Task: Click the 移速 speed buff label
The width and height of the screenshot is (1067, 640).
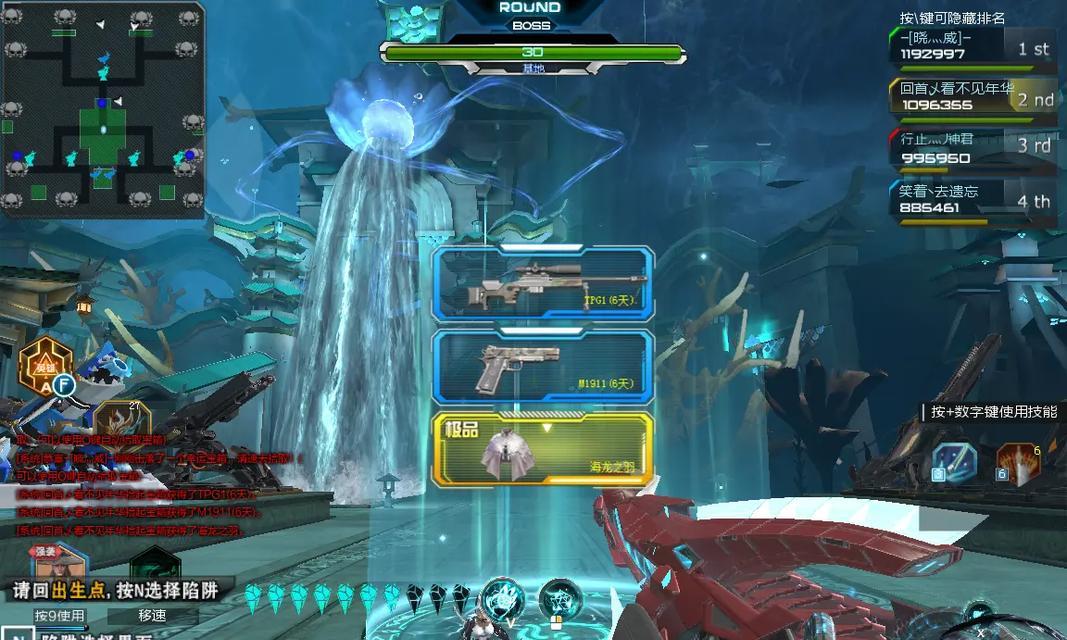Action: (152, 616)
